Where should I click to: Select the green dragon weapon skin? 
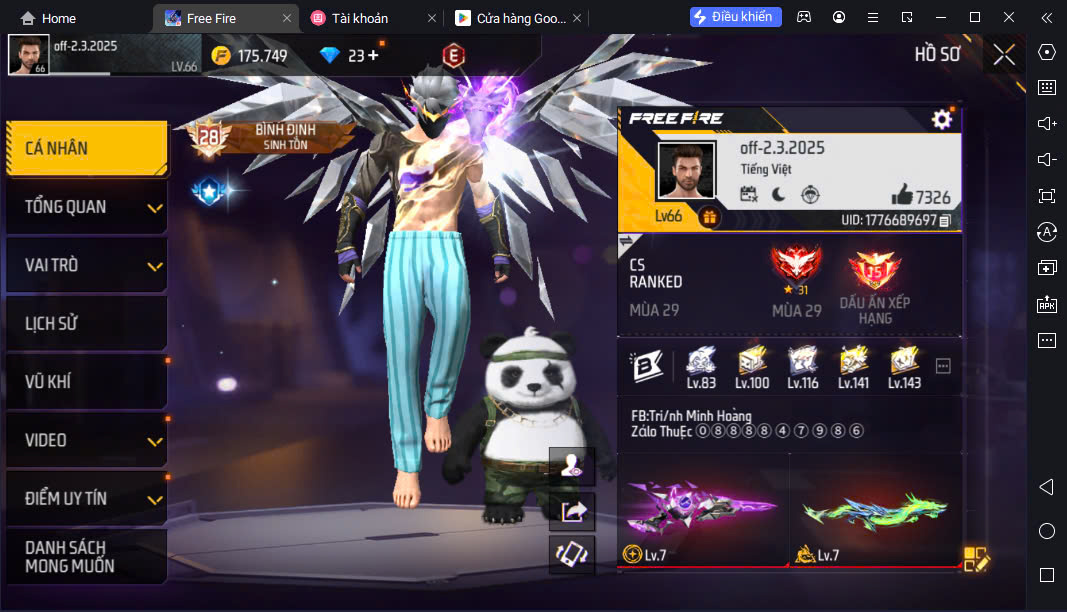tap(875, 510)
